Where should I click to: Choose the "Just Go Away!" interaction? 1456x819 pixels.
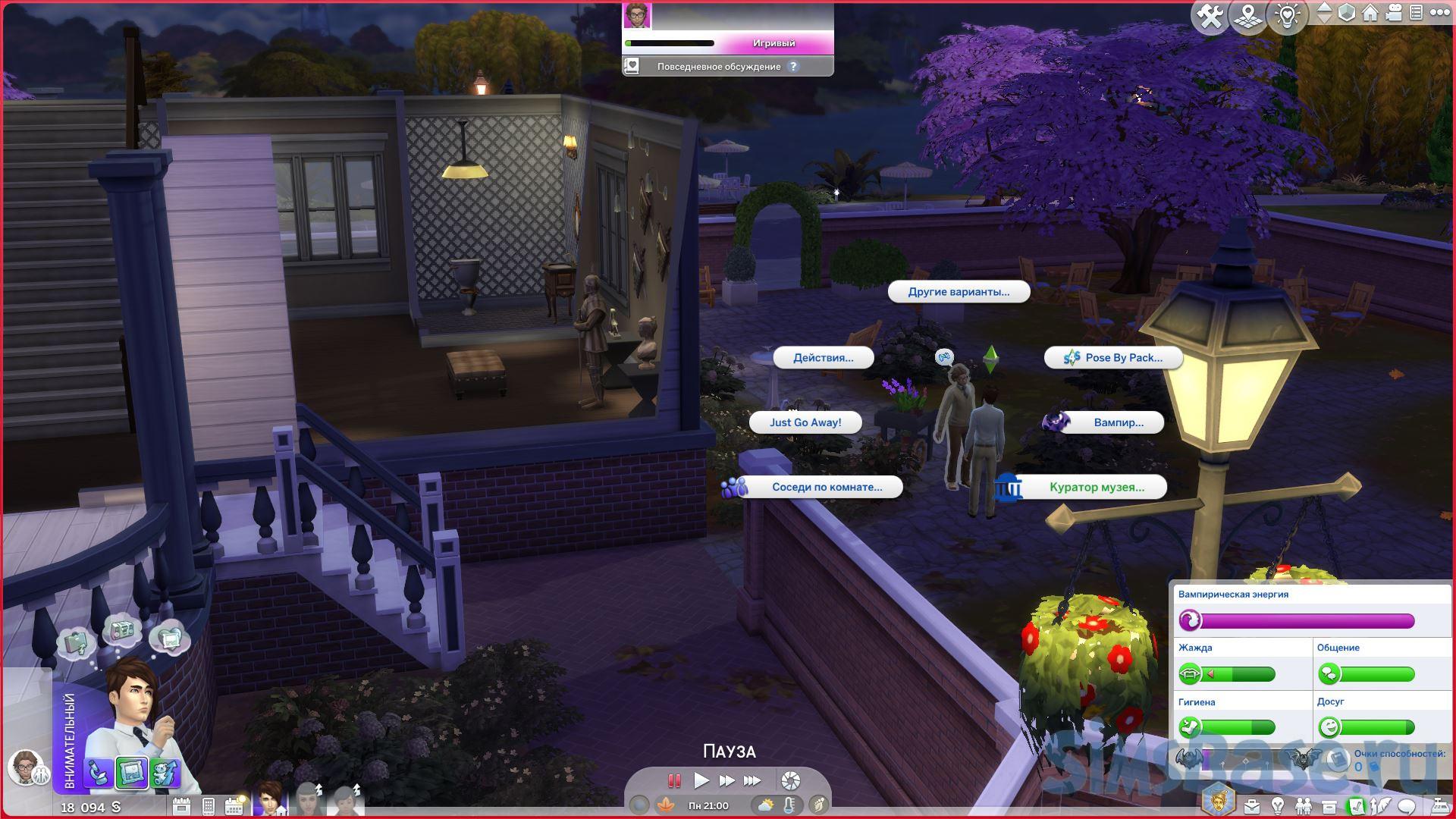[x=805, y=422]
